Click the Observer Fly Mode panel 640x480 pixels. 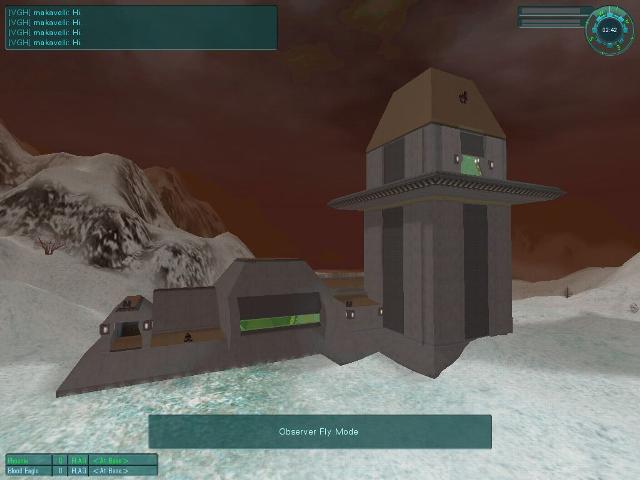[320, 432]
